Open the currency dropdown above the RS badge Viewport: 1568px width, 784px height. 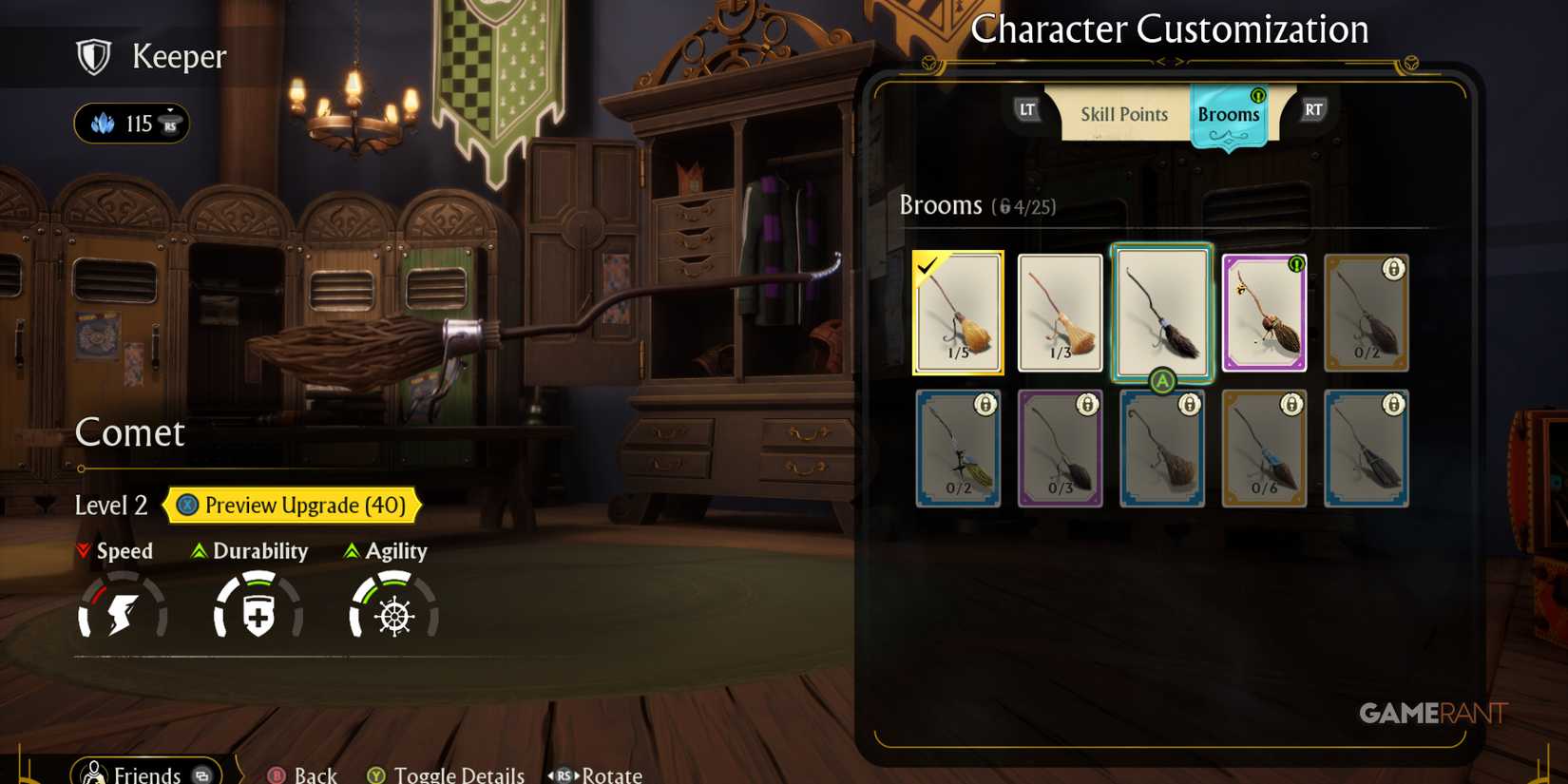click(169, 110)
